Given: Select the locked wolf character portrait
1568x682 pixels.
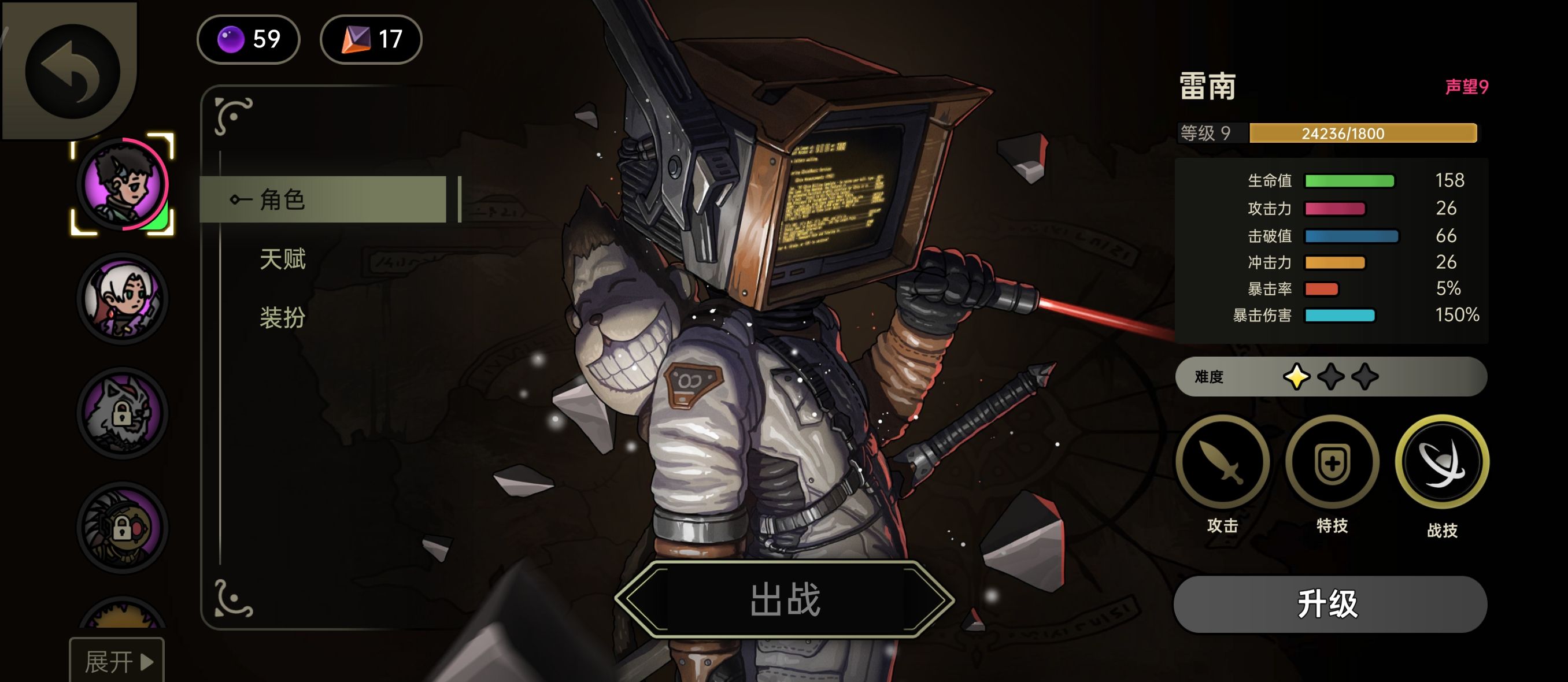Looking at the screenshot, I should (123, 414).
